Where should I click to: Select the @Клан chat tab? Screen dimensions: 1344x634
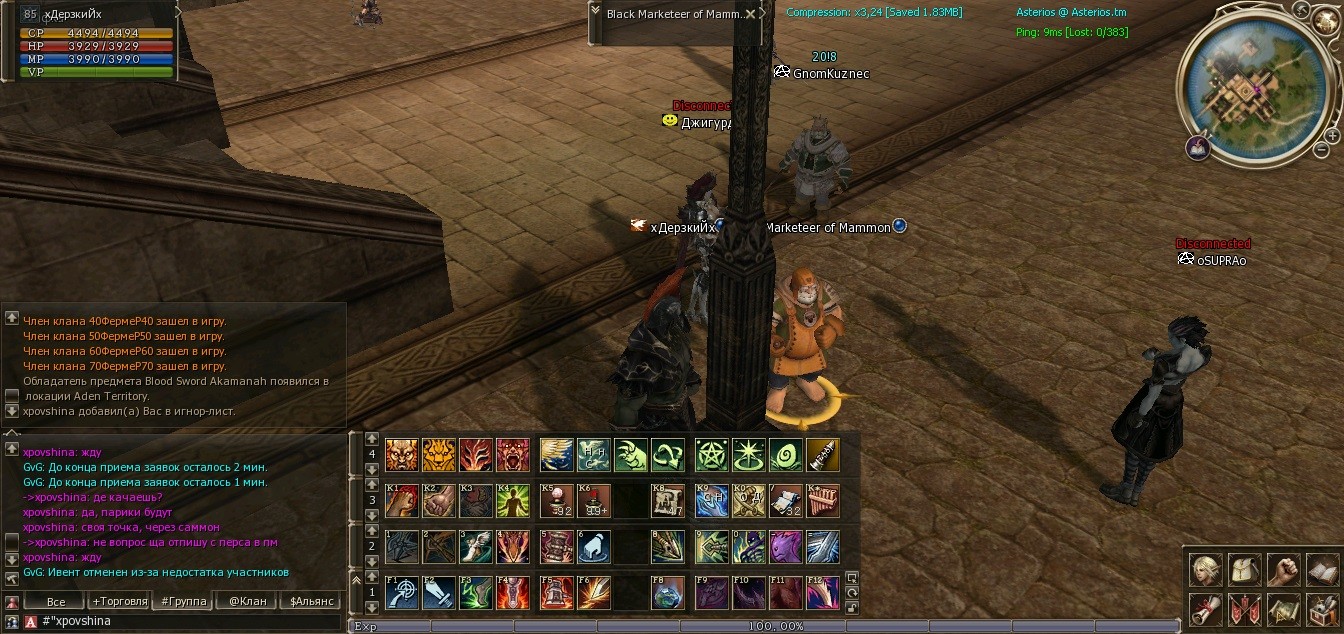pyautogui.click(x=247, y=601)
